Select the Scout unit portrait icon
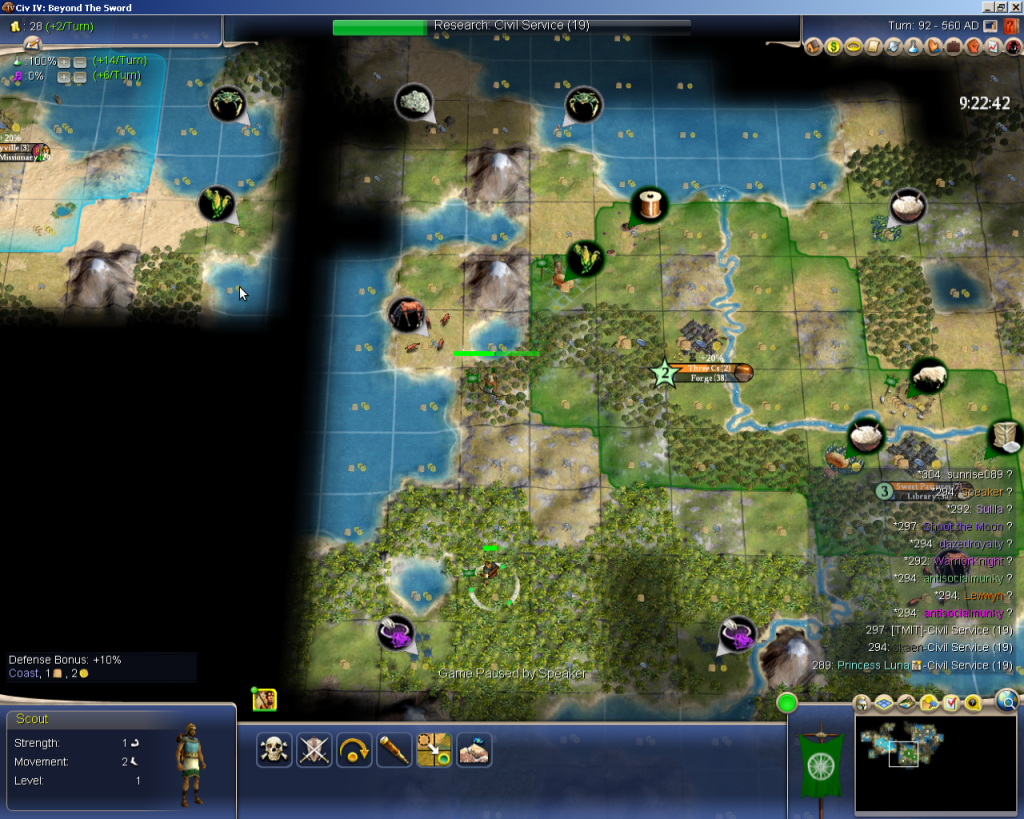 [264, 700]
